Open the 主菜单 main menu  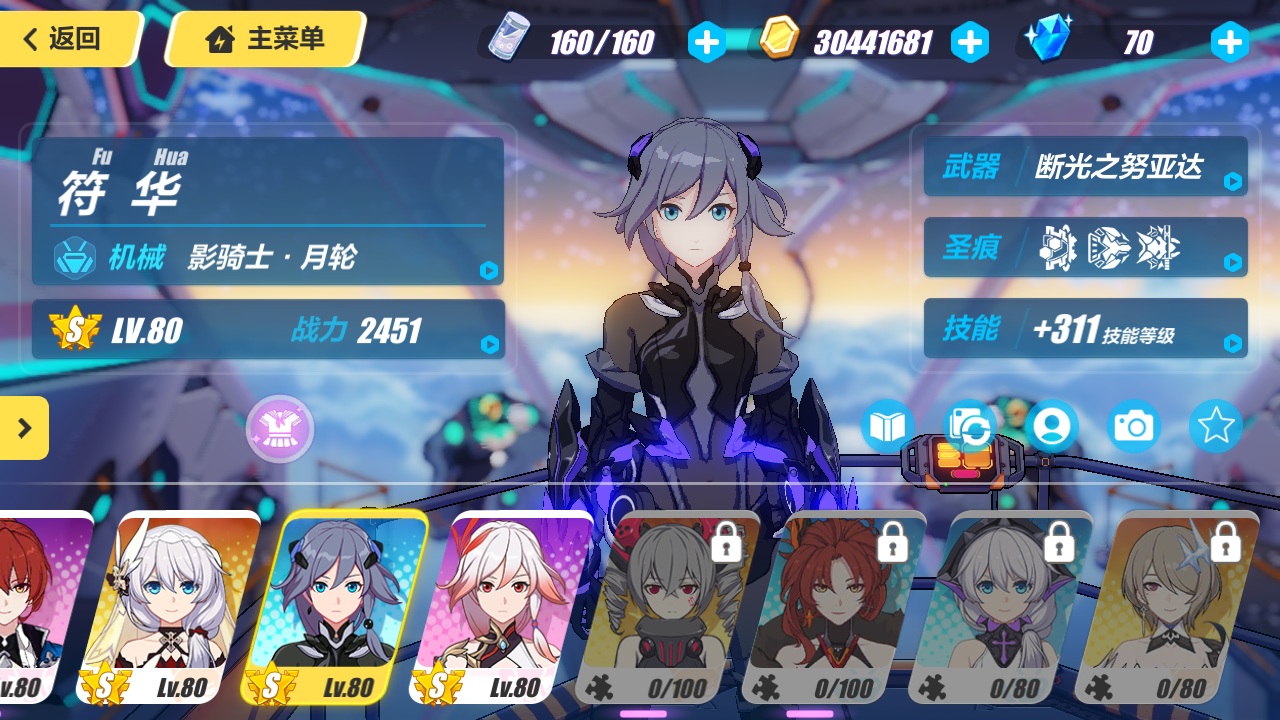pos(264,39)
